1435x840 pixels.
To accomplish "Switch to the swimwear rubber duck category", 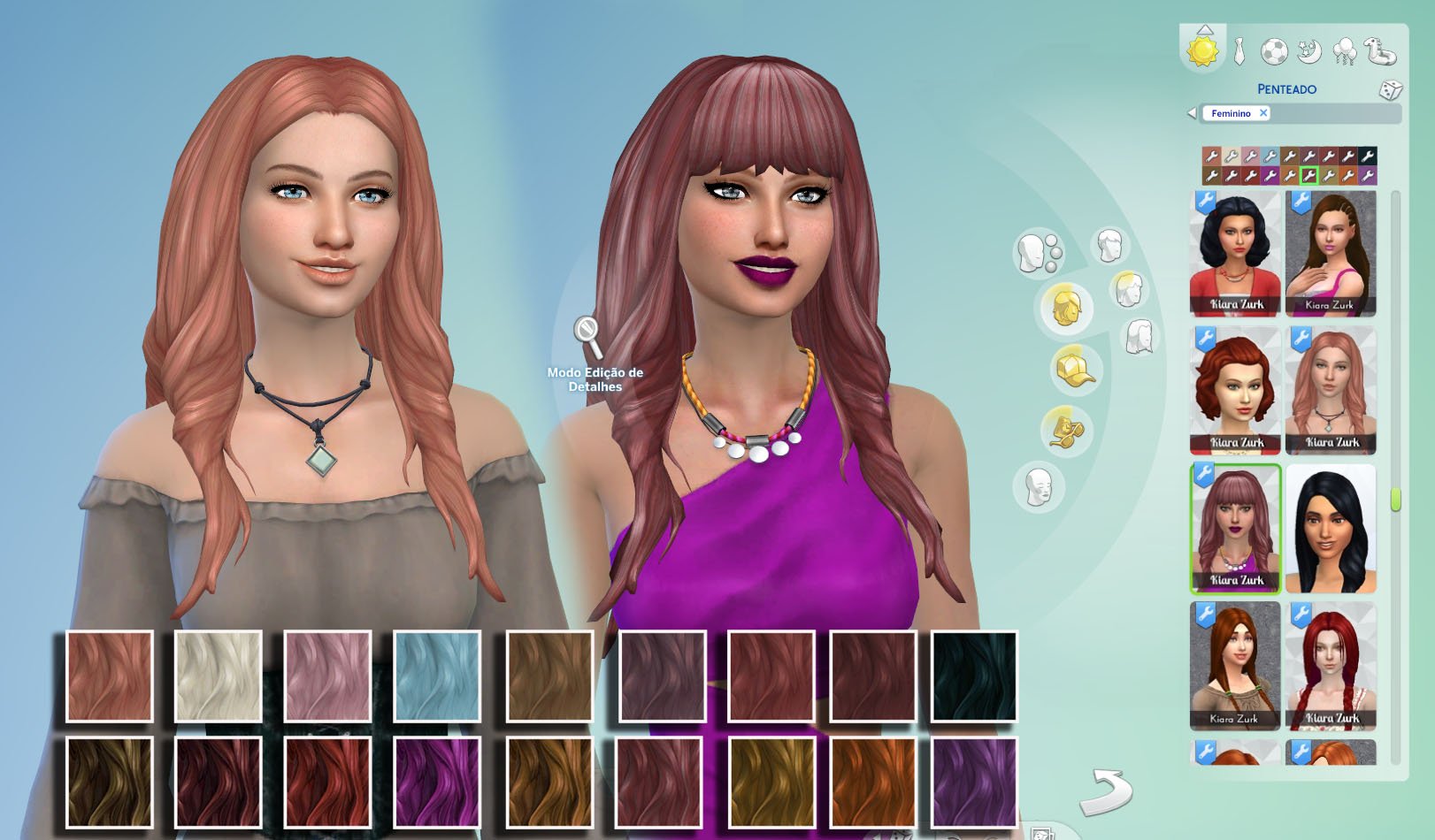I will pyautogui.click(x=1380, y=50).
